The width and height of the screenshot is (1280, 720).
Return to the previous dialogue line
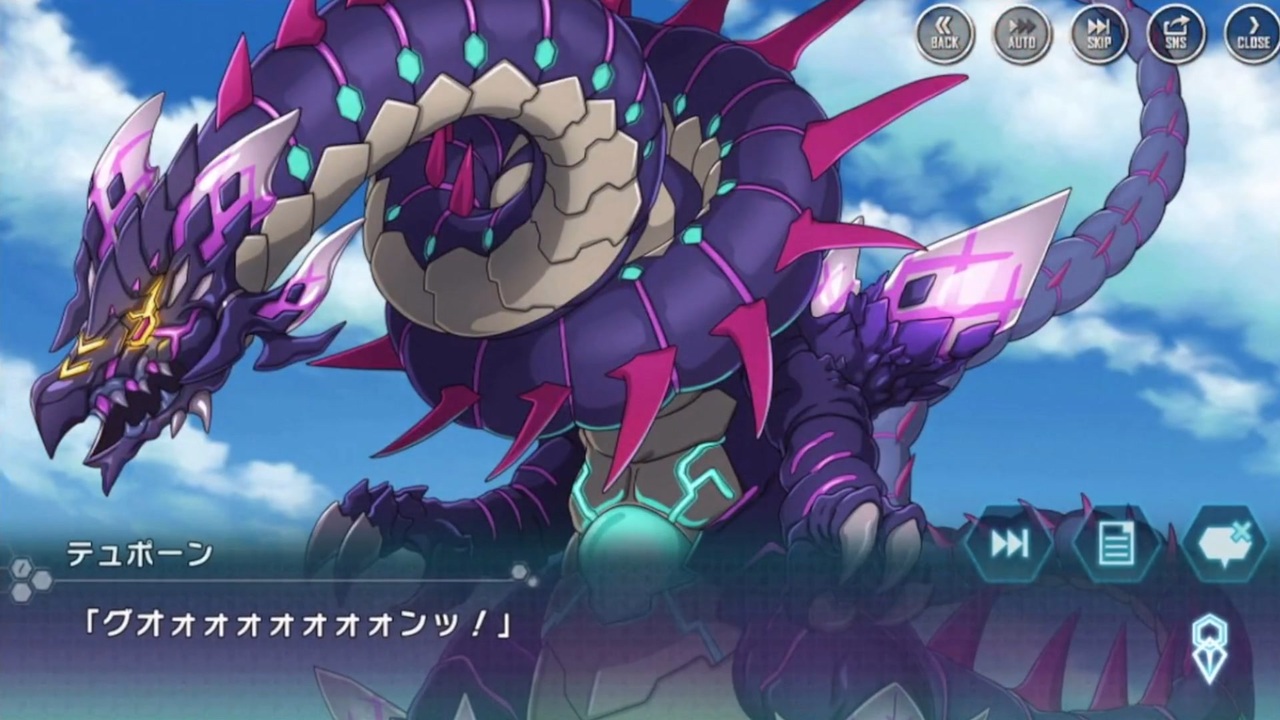[944, 35]
